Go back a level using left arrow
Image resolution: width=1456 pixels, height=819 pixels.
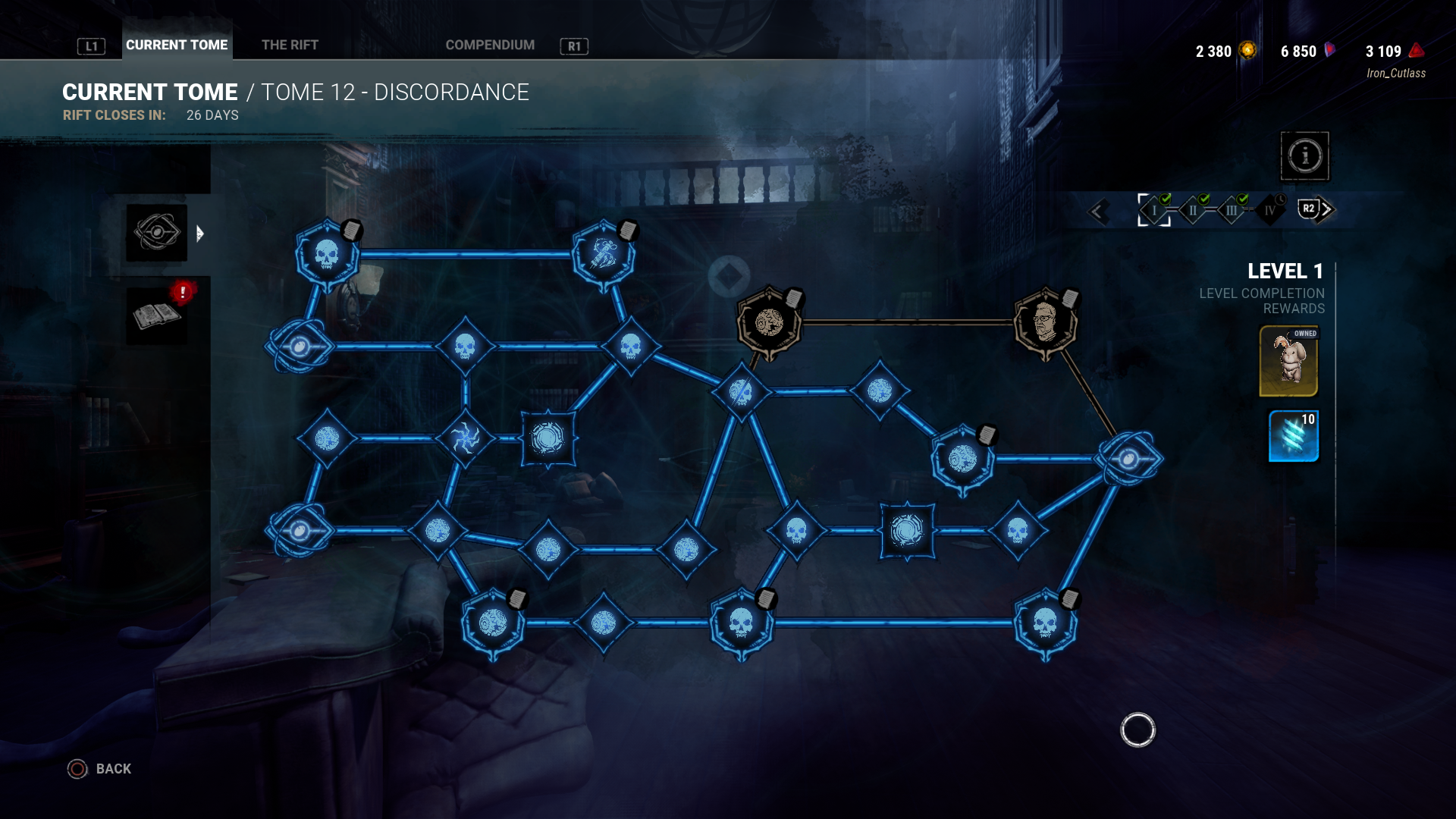[x=1098, y=210]
